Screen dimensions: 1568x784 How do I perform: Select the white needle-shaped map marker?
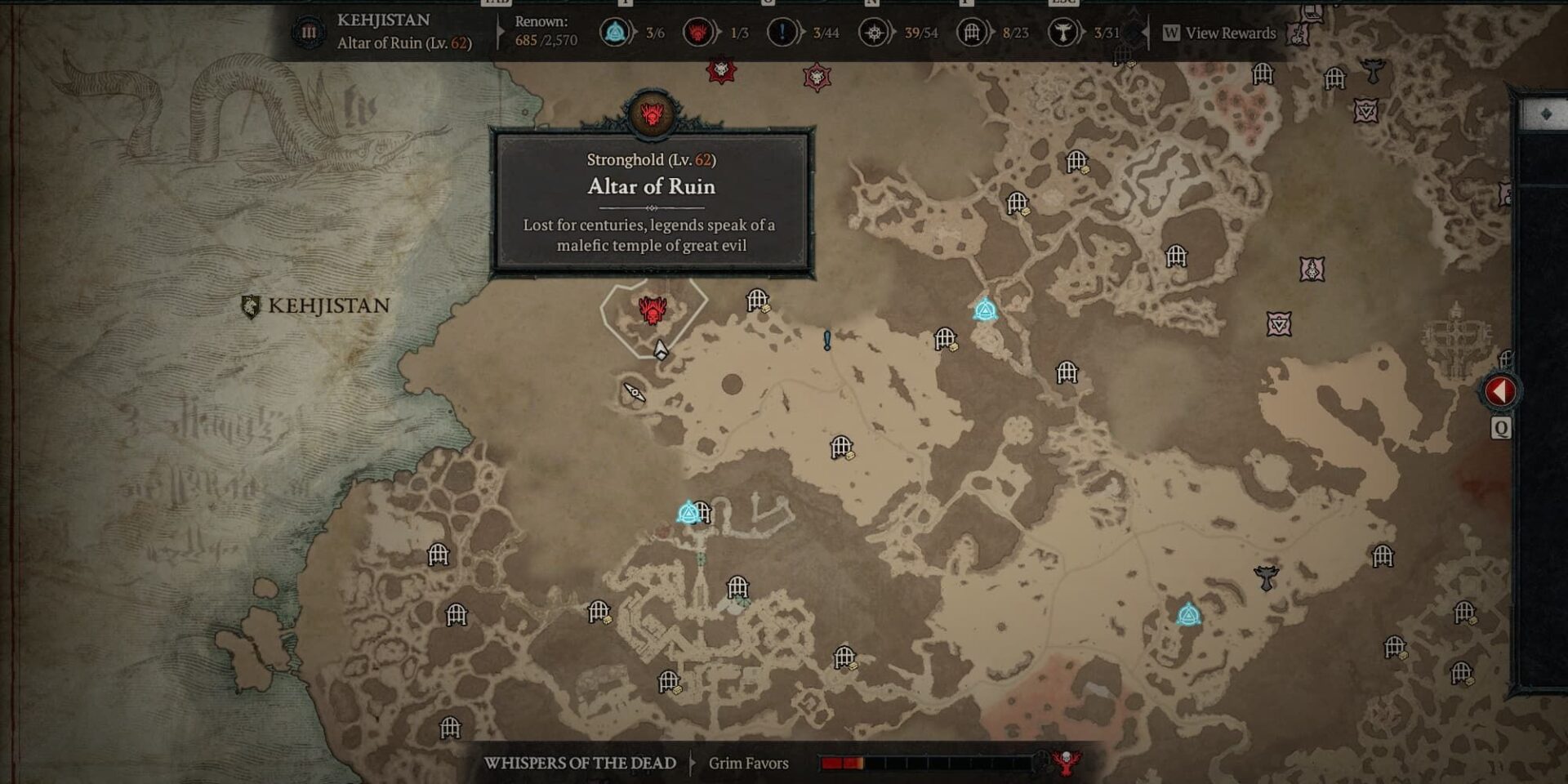(x=635, y=393)
